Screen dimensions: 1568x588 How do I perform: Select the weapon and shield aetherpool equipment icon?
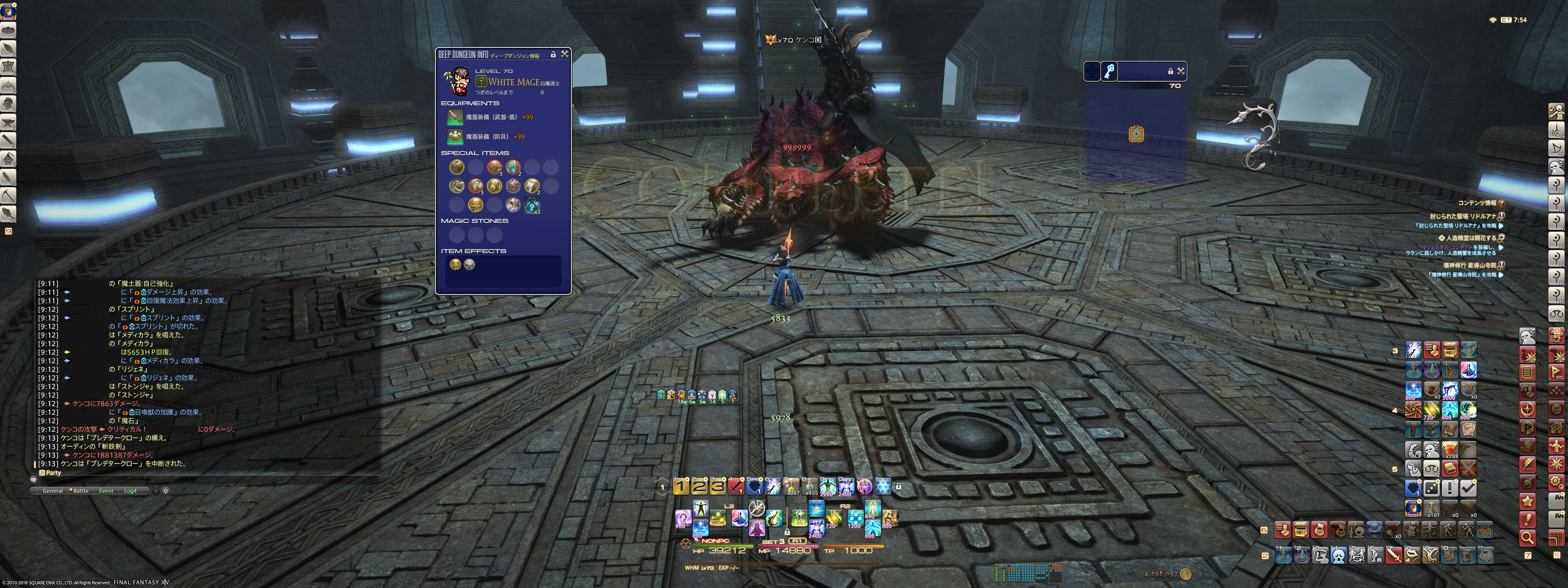pos(455,117)
